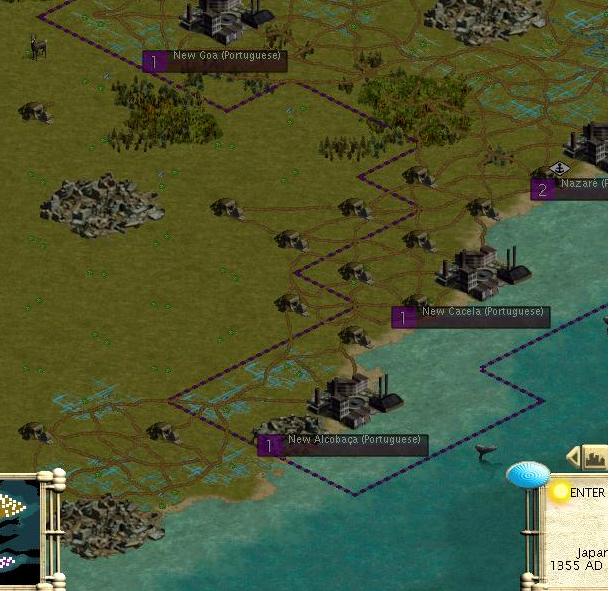Viewport: 609px width, 591px height.
Task: Select the New Alcobaça city label
Action: (x=342, y=445)
